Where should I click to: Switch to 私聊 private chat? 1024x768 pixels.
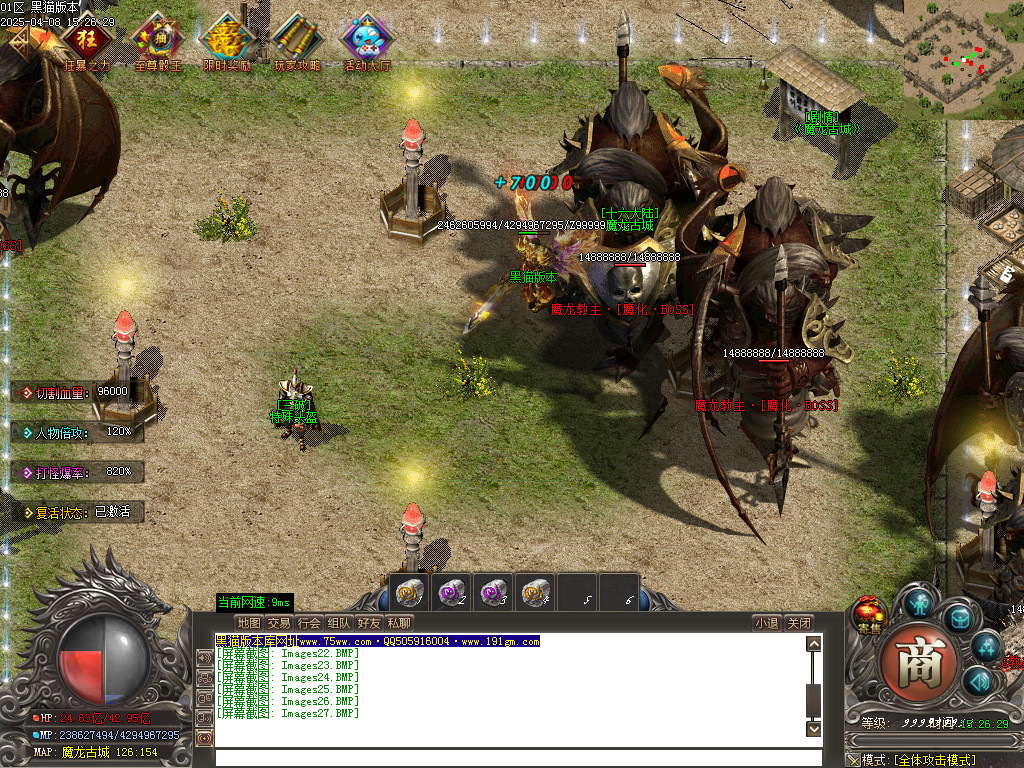[x=399, y=623]
